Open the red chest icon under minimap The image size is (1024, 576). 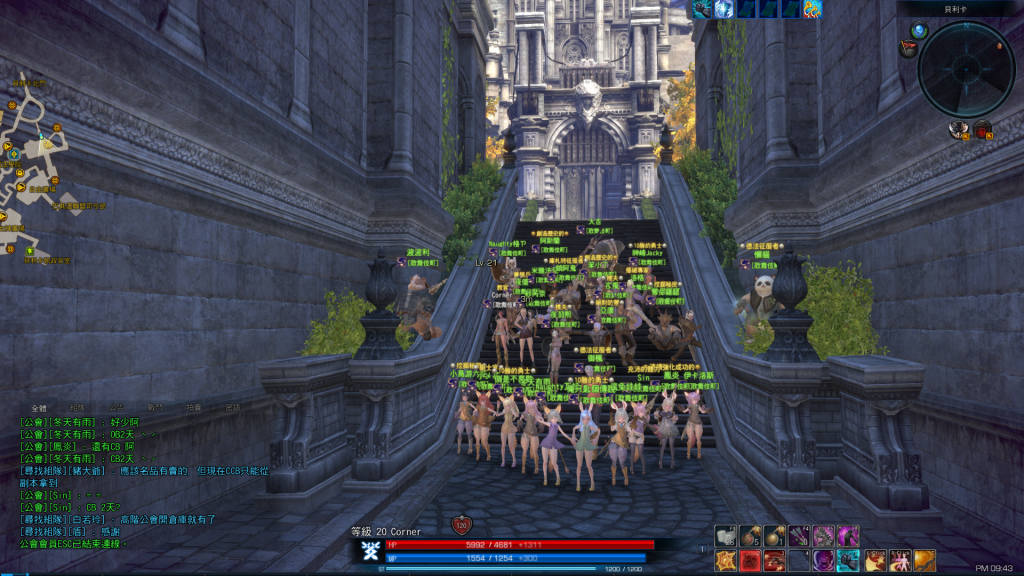click(x=983, y=129)
